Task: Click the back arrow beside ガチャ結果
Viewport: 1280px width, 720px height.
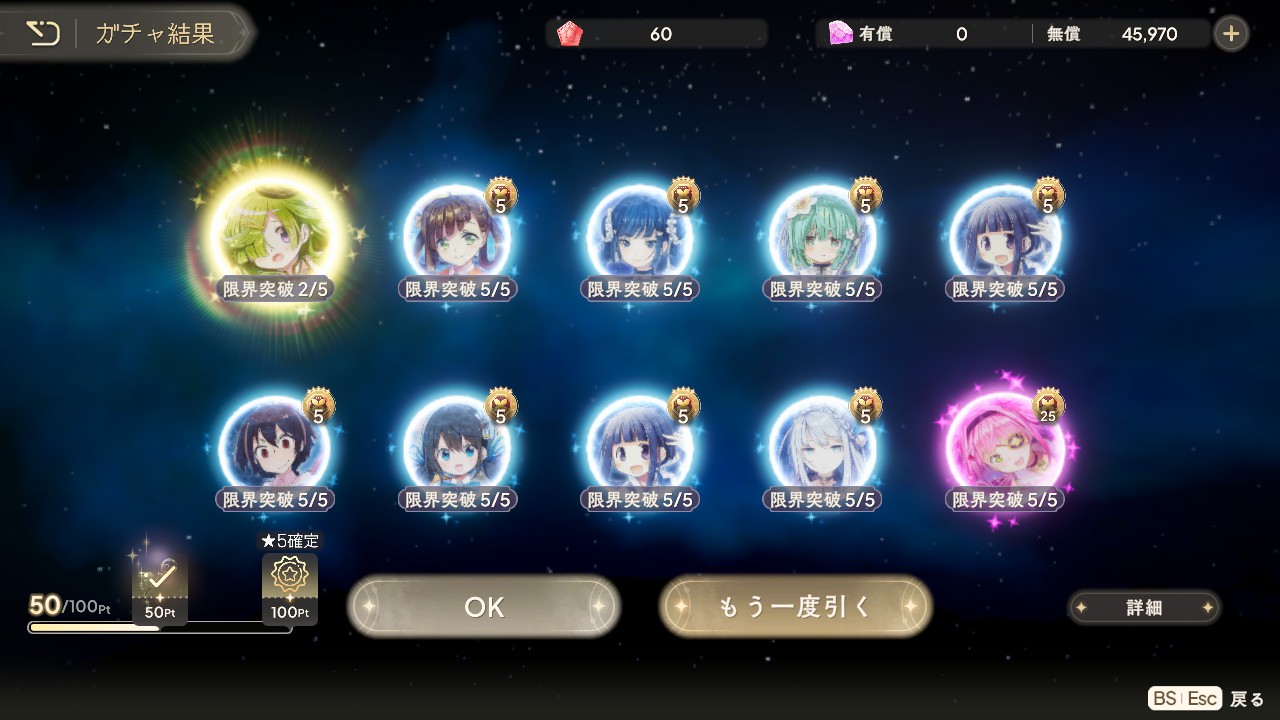Action: pyautogui.click(x=43, y=34)
